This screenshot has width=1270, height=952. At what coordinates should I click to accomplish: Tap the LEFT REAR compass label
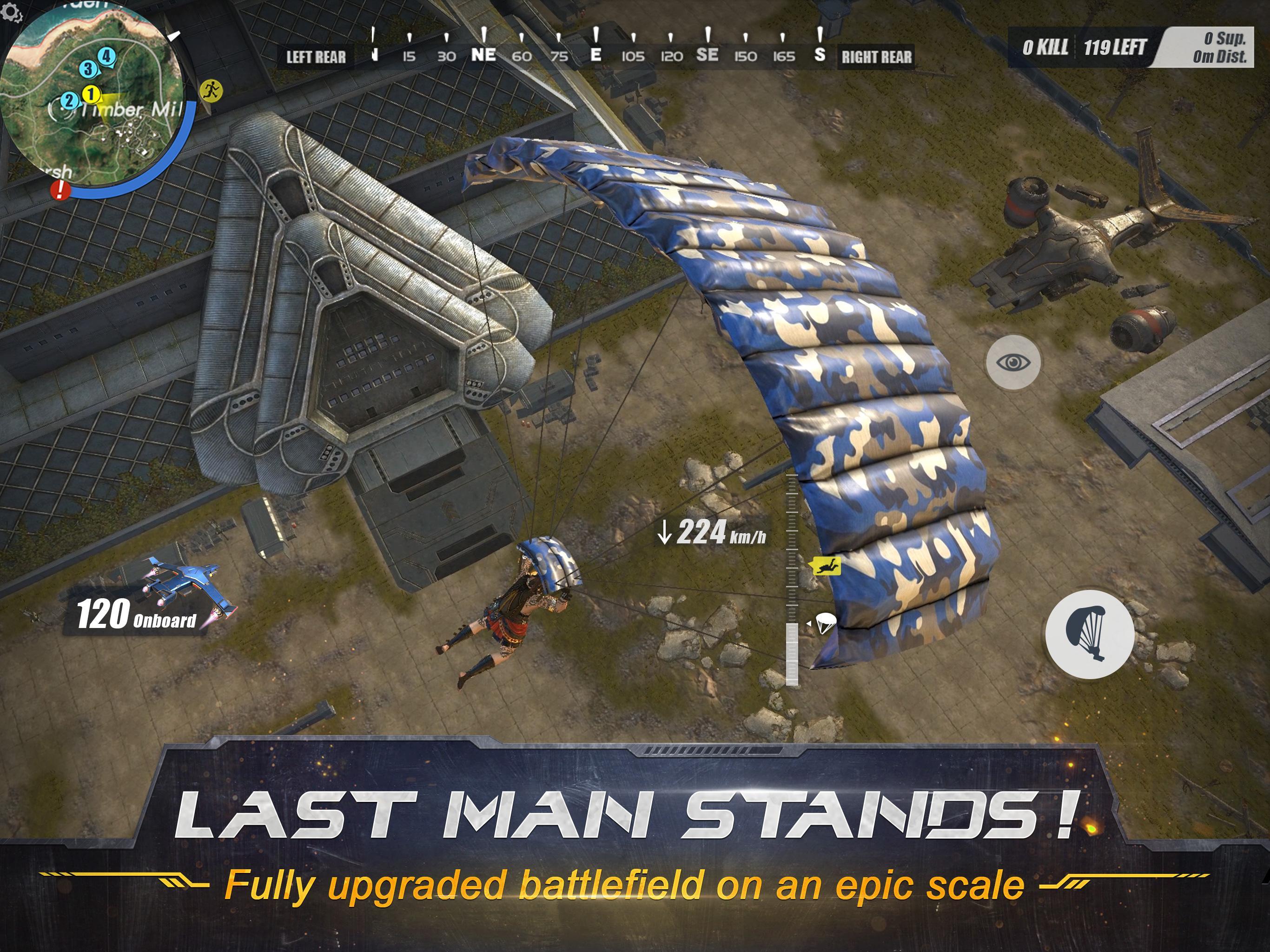(x=316, y=58)
